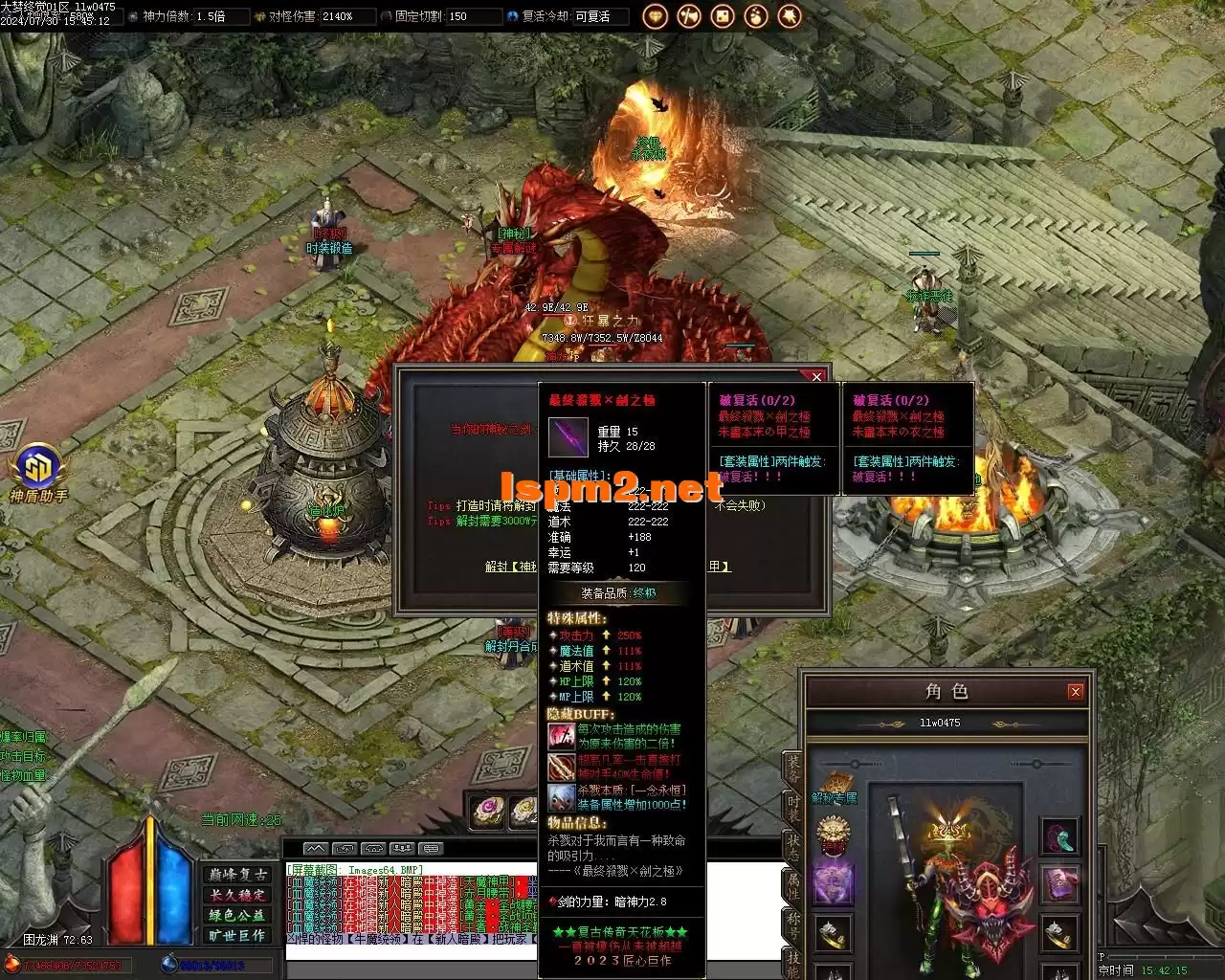Click the bubbling potion icon in the top bar
The width and height of the screenshot is (1225, 980).
pyautogui.click(x=756, y=16)
